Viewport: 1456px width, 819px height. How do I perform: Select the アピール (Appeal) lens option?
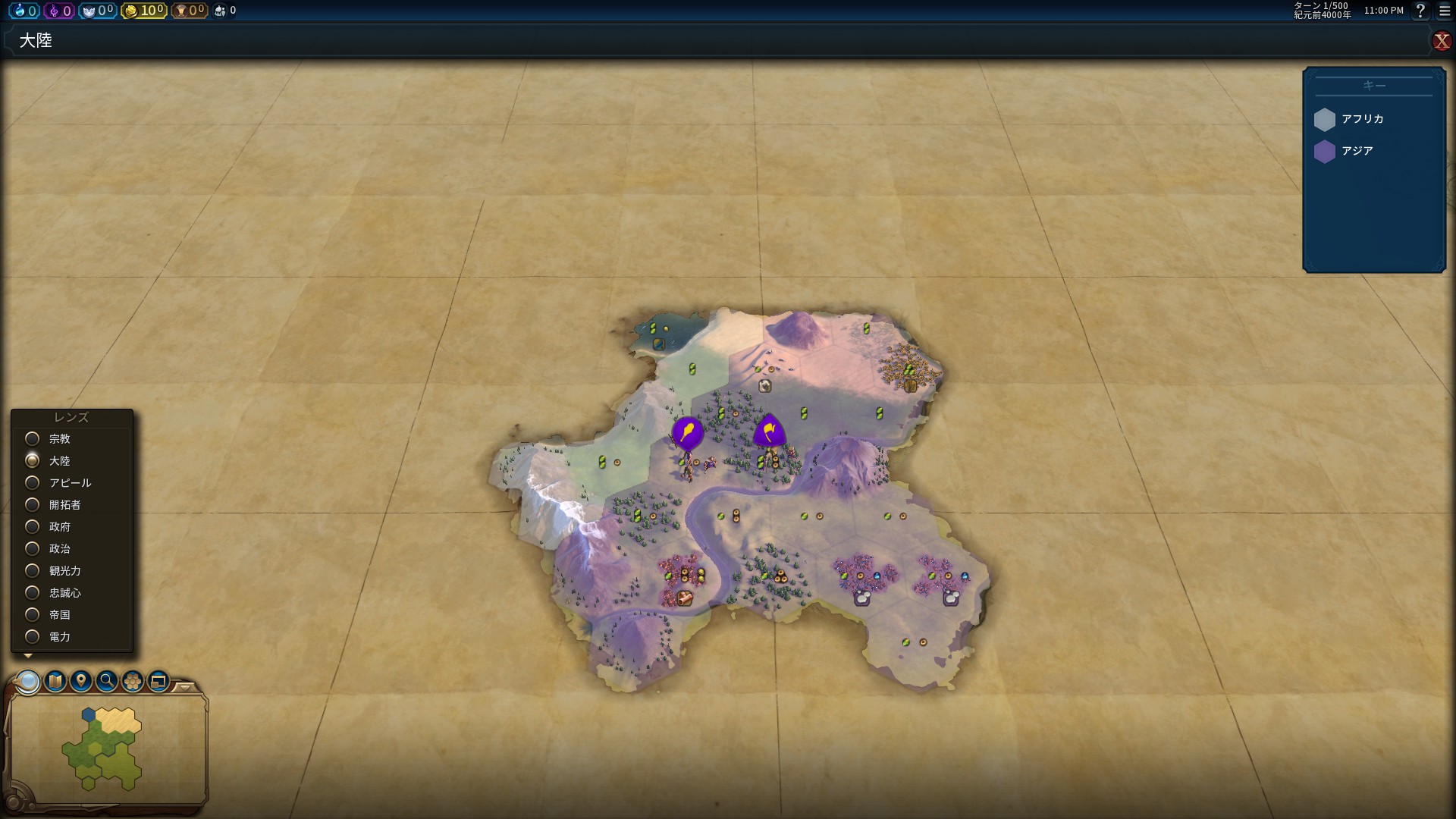tap(33, 482)
